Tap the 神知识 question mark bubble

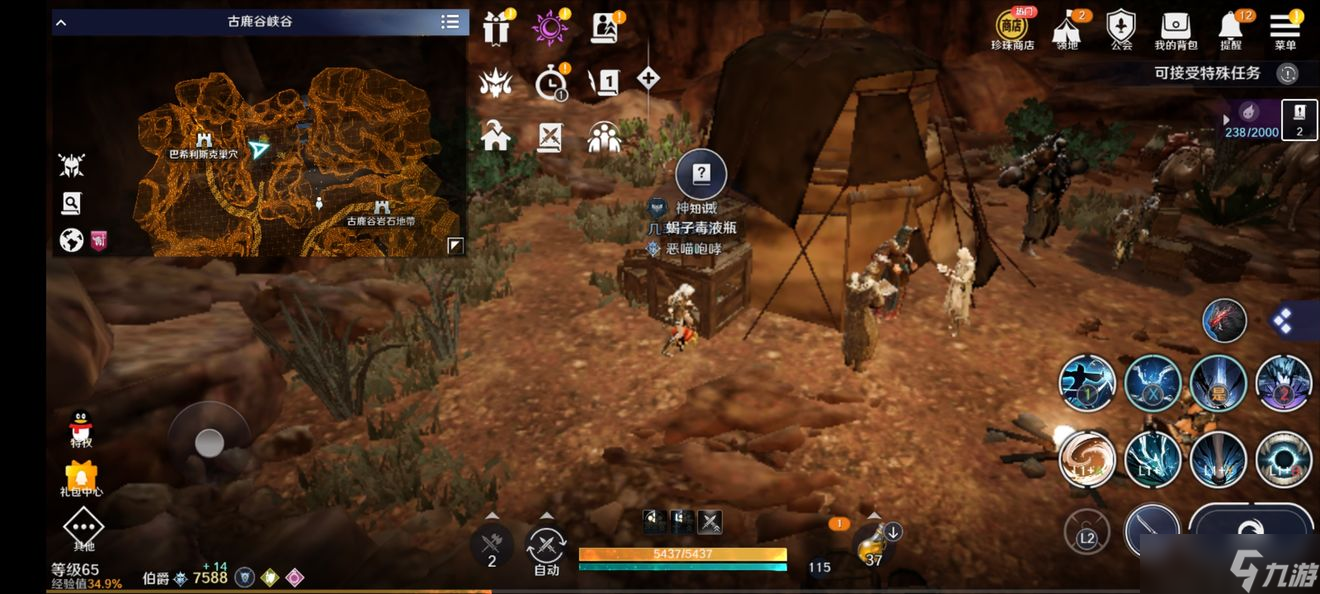click(701, 174)
